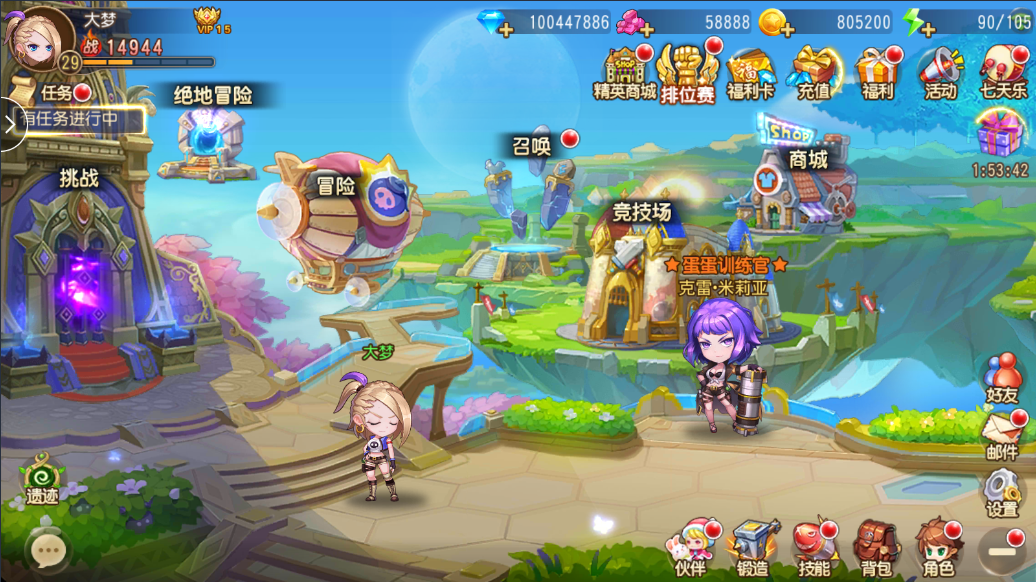Screen dimensions: 1036x582
Task: Claim the timed purple gift box
Action: point(1000,135)
